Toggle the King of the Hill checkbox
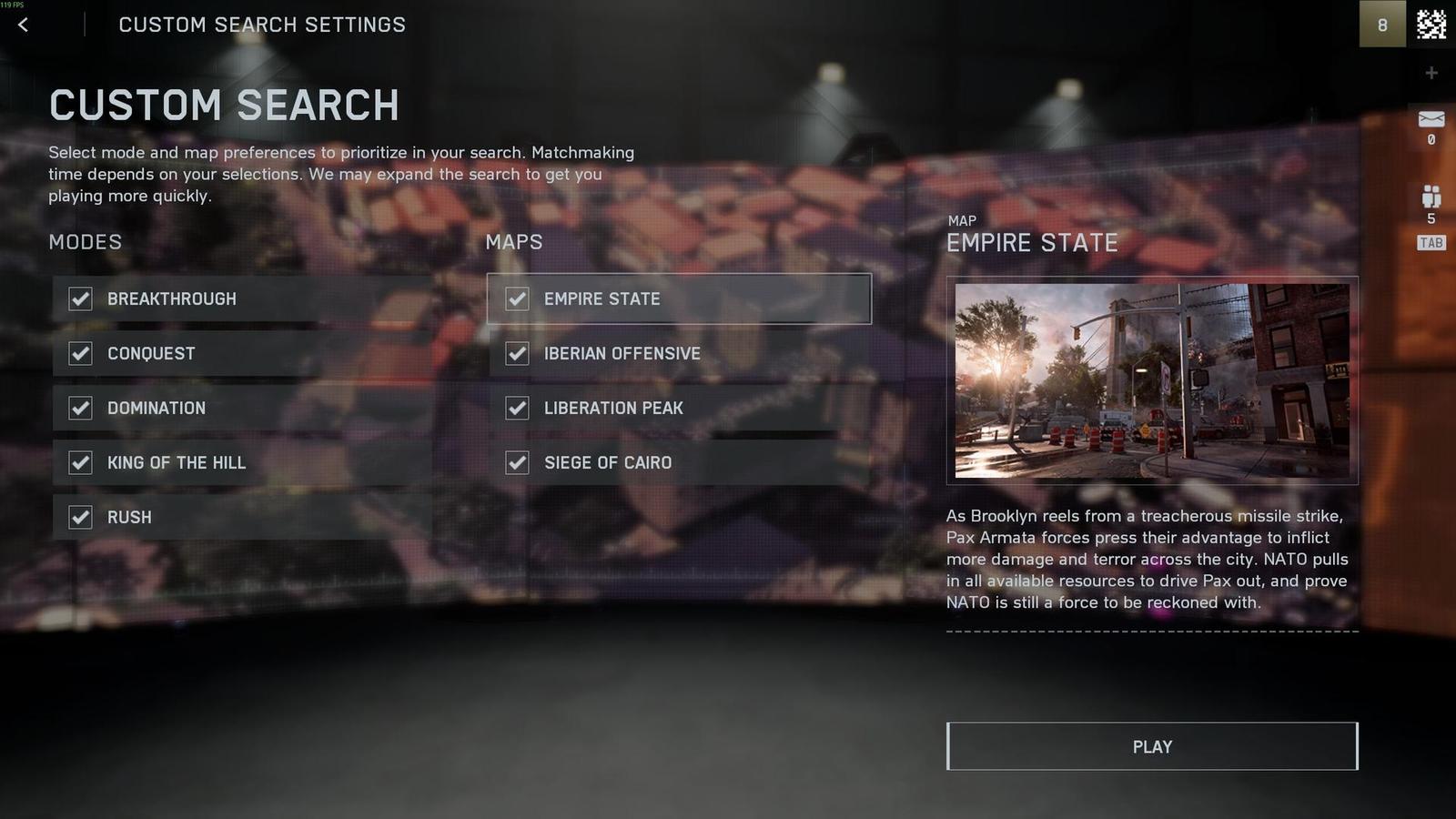Image resolution: width=1456 pixels, height=819 pixels. point(80,462)
